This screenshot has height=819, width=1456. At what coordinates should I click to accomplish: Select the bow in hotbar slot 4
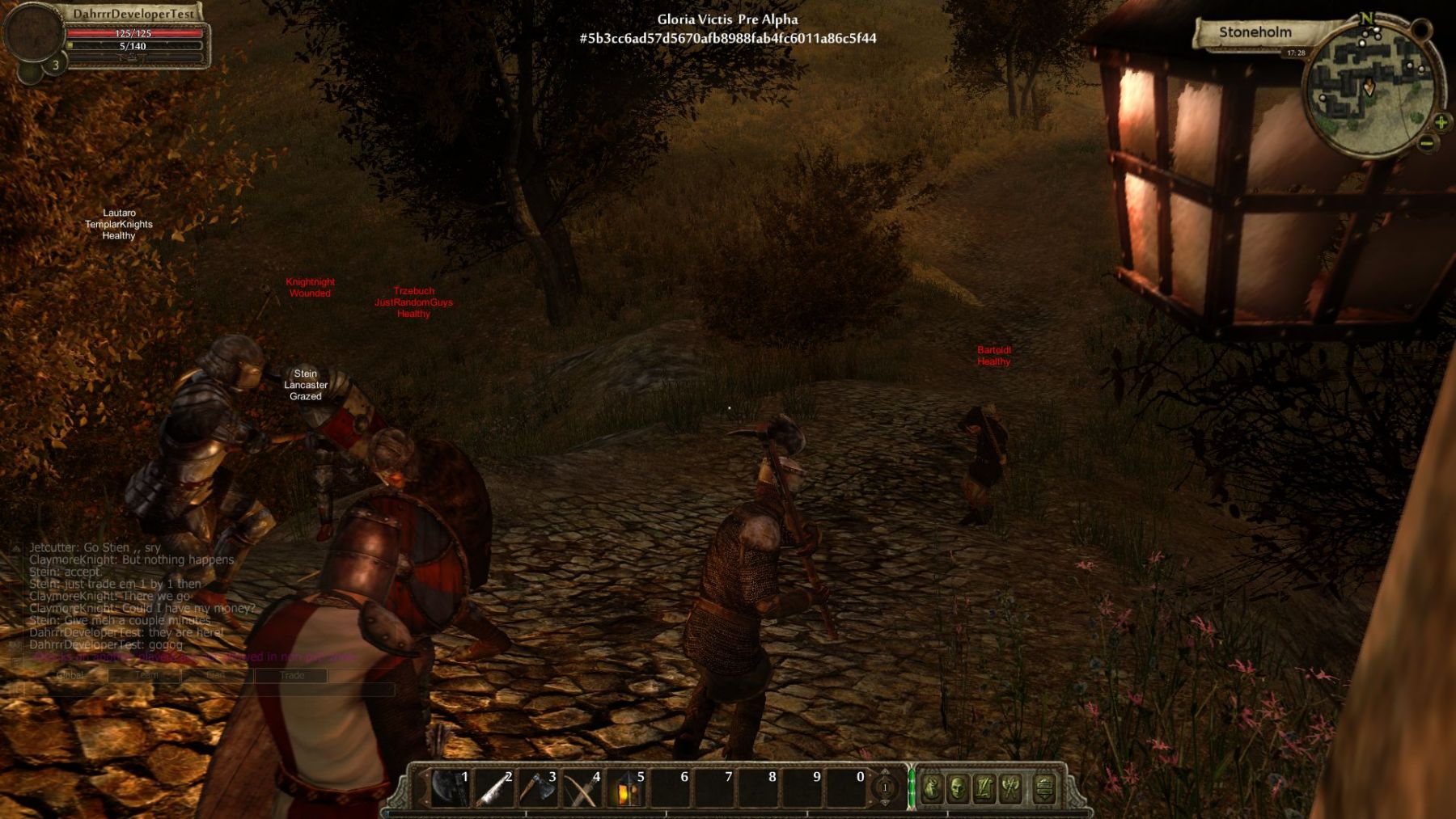click(582, 788)
